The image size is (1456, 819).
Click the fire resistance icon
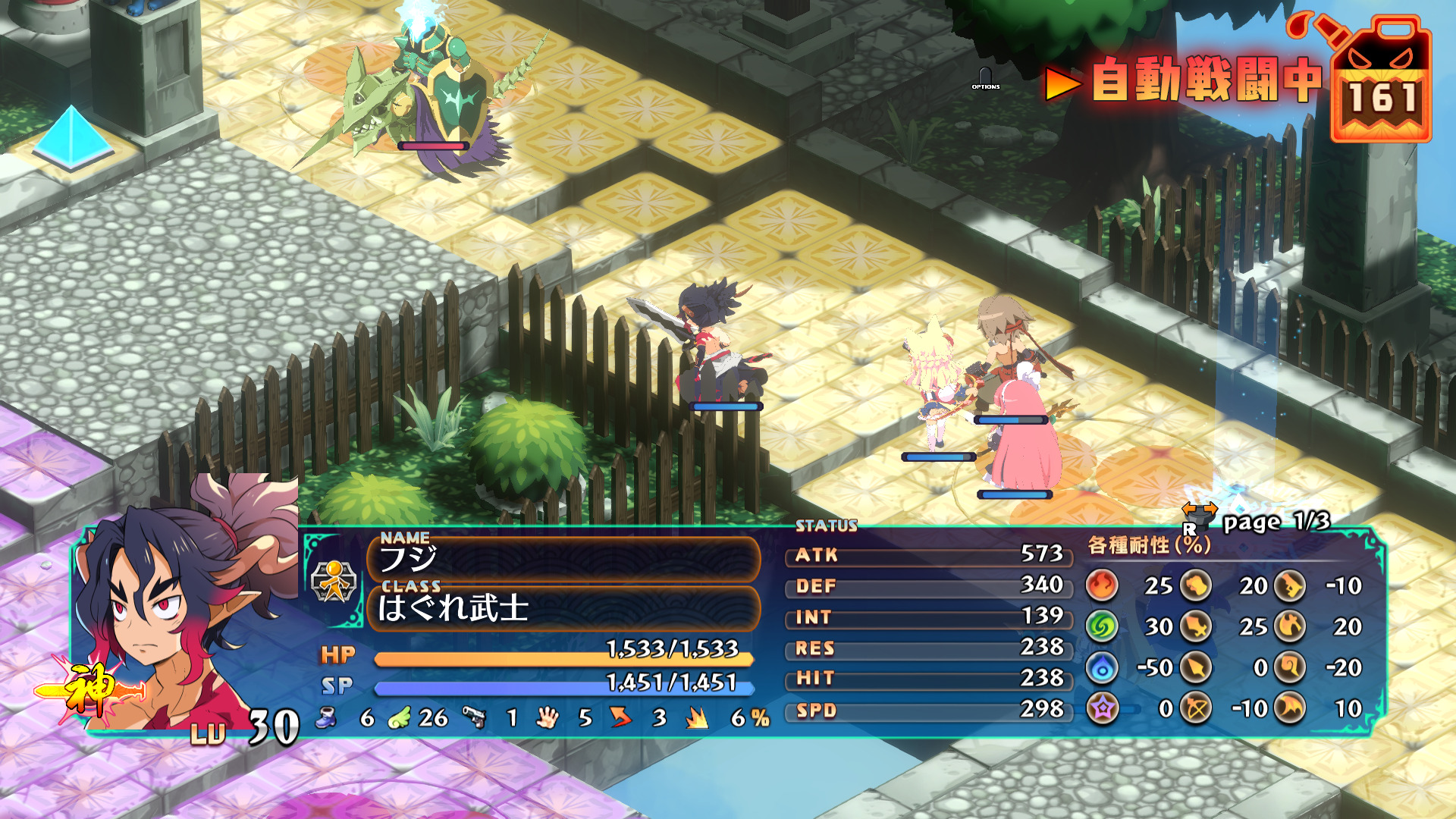coord(1103,585)
